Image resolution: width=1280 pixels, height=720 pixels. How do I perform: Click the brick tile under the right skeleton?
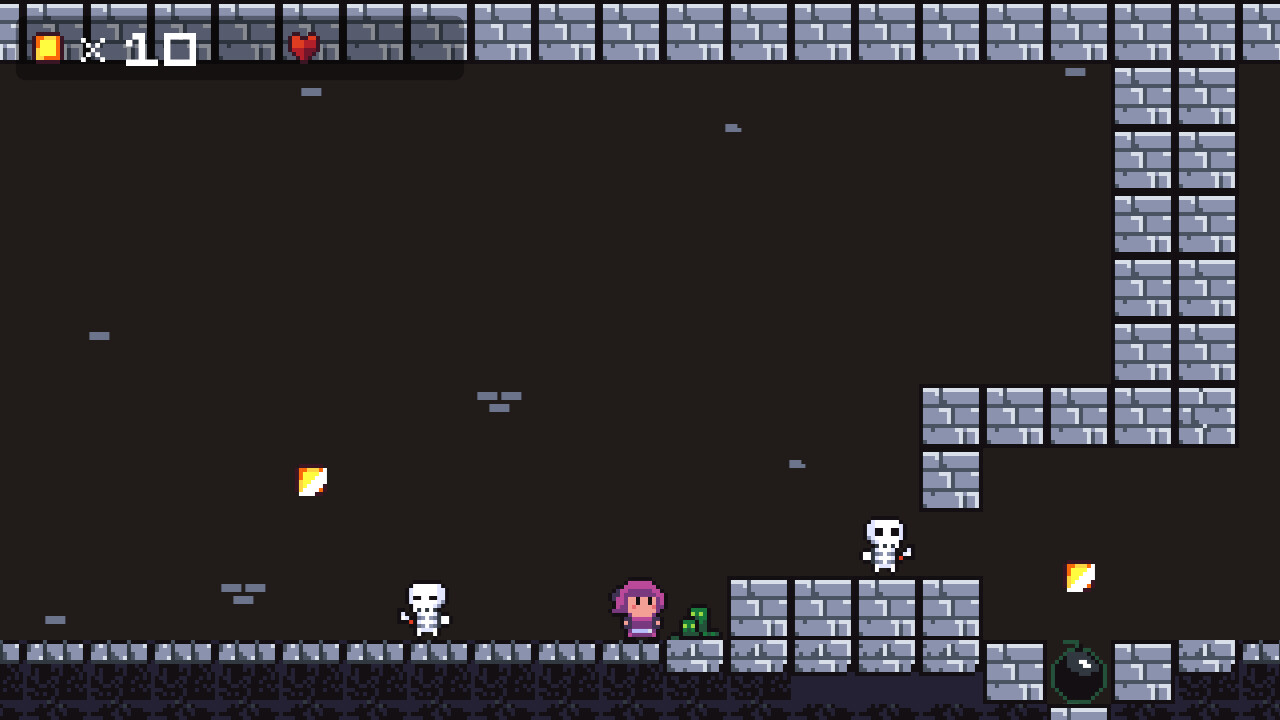click(885, 610)
